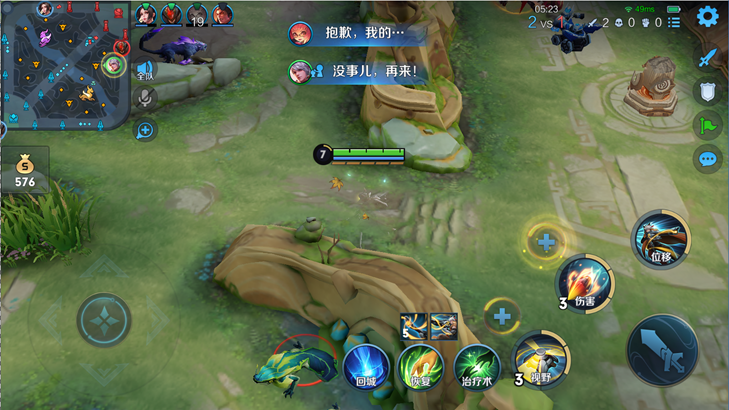Tap the item icon showing number 5
729x410 pixels.
pyautogui.click(x=414, y=326)
